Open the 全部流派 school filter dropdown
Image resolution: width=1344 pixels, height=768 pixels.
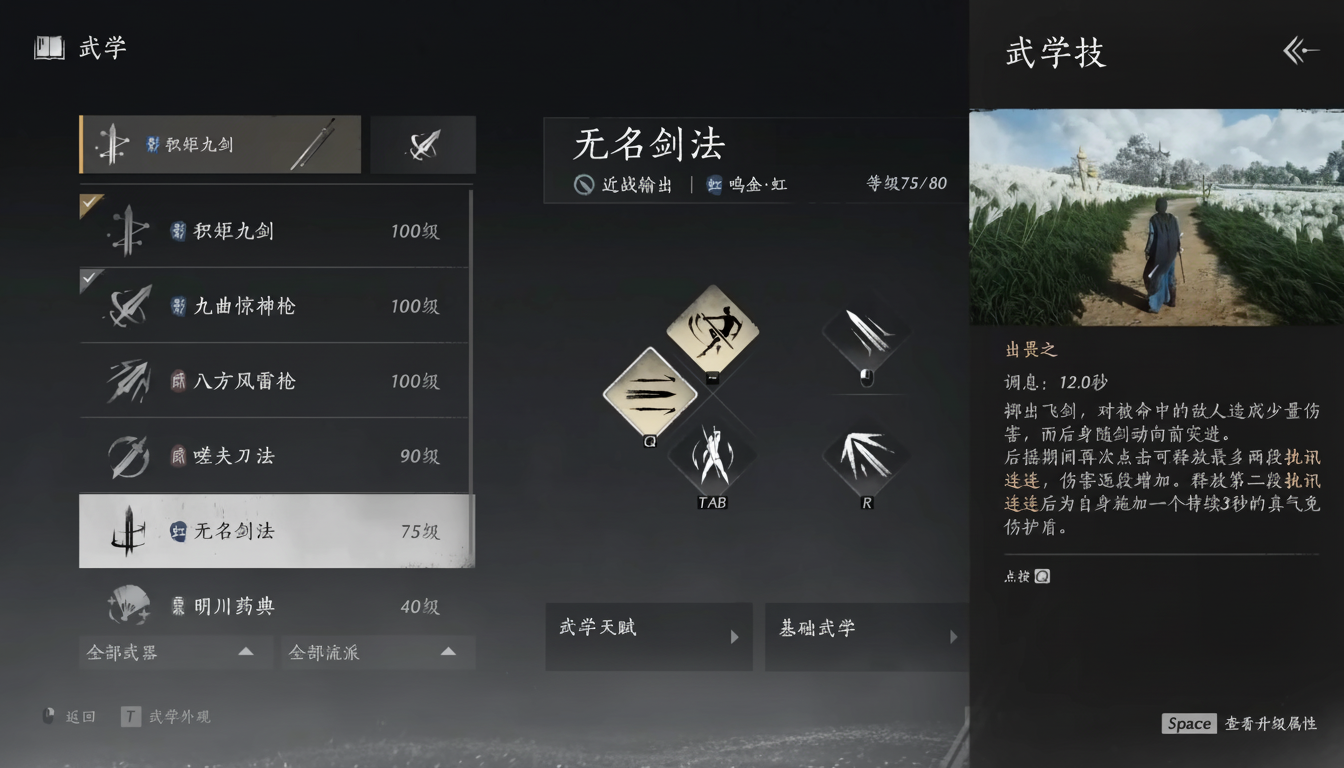(x=377, y=652)
